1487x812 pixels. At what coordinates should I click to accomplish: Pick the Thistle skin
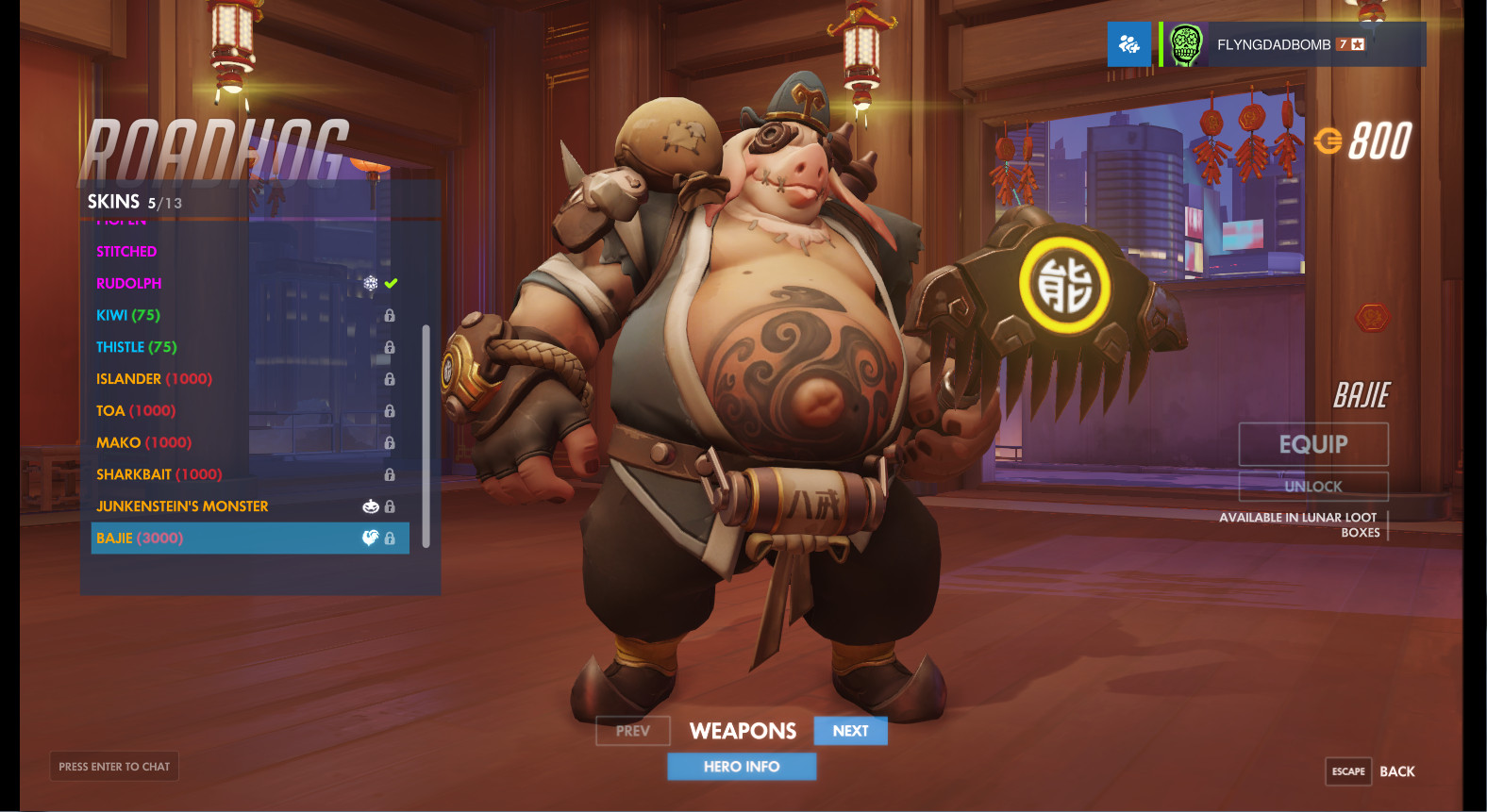pyautogui.click(x=137, y=347)
